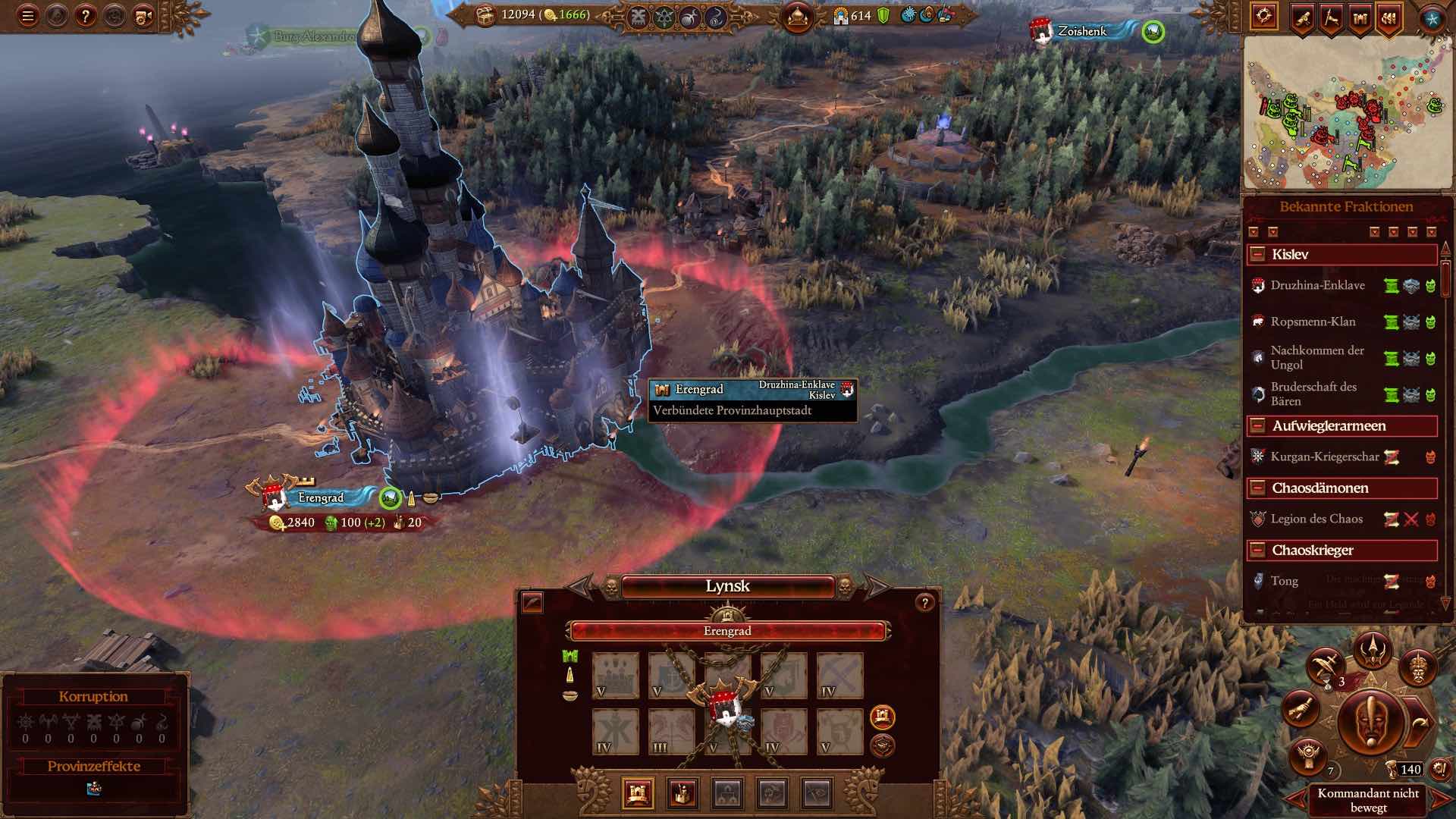
Task: Open the forts list tab above minimap
Action: (x=1360, y=17)
